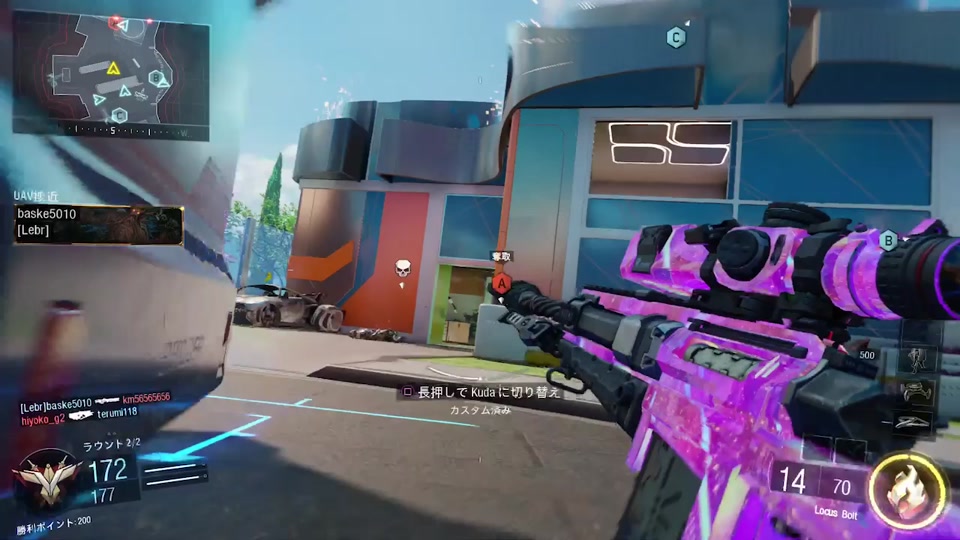Click the minimap radar panel
960x540 pixels.
(x=110, y=74)
